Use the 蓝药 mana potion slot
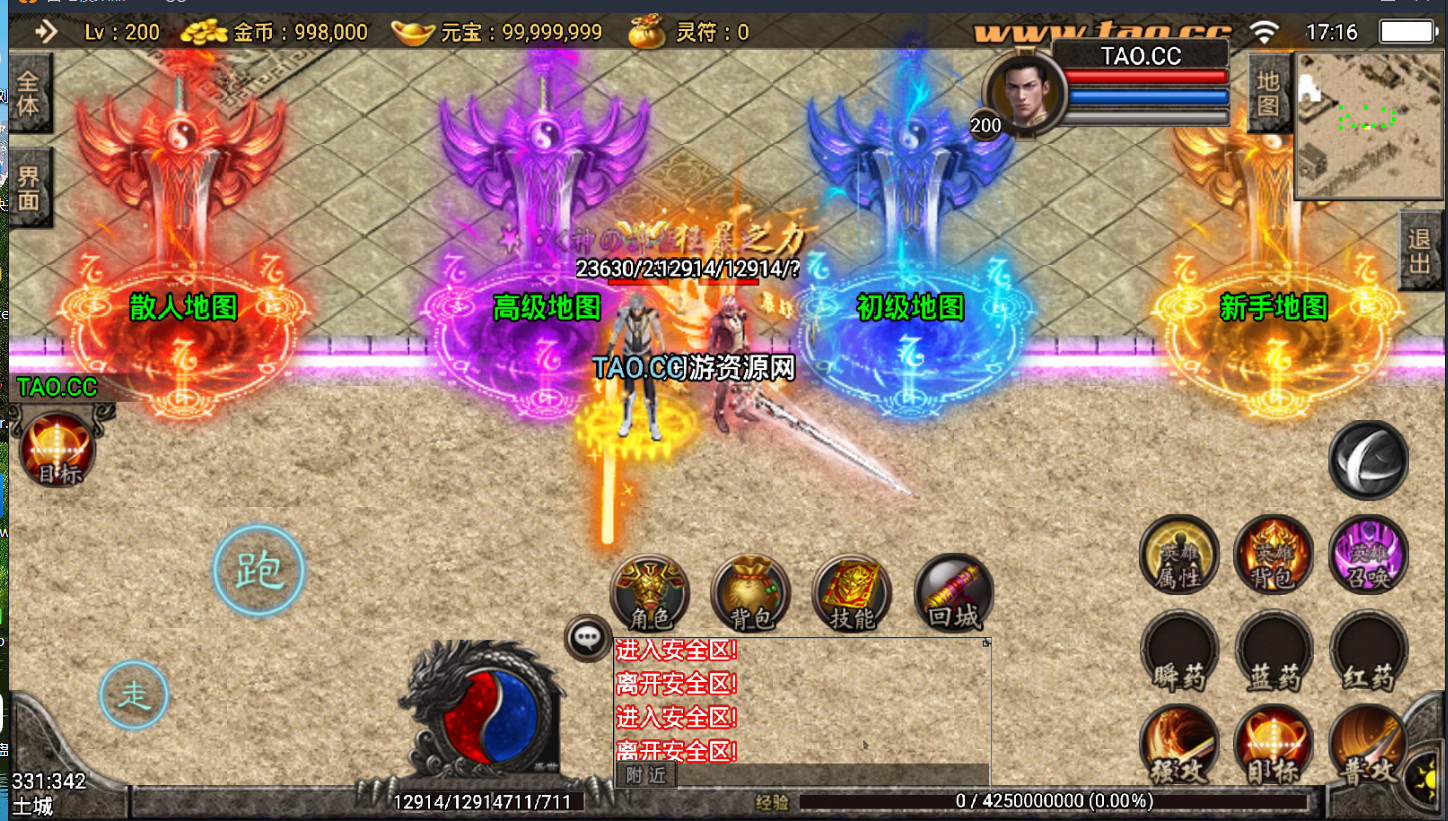 [1273, 651]
